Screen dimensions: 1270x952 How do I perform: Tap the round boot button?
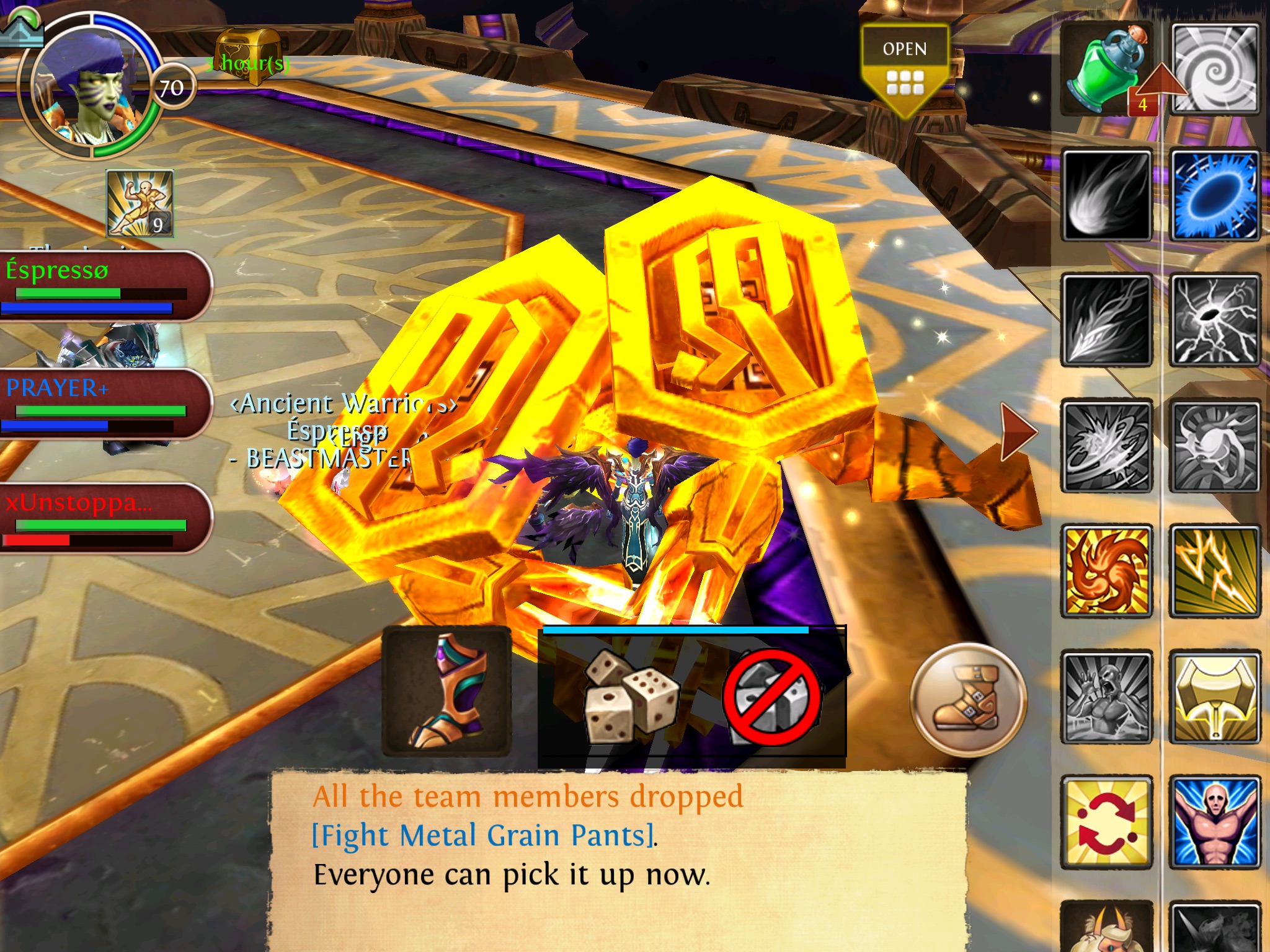[968, 699]
